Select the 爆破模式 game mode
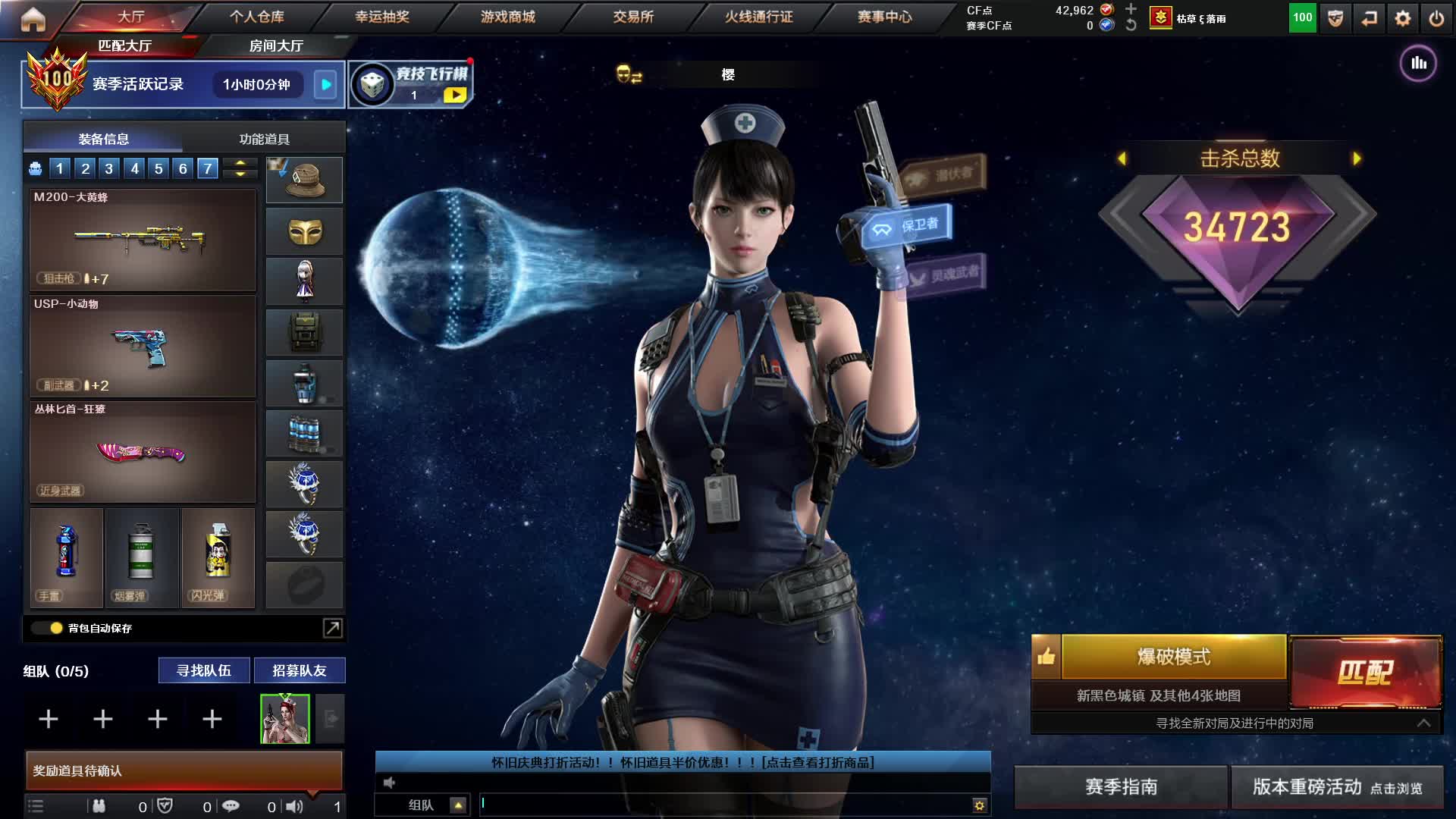Screen dimensions: 1456x819 pos(1173,657)
